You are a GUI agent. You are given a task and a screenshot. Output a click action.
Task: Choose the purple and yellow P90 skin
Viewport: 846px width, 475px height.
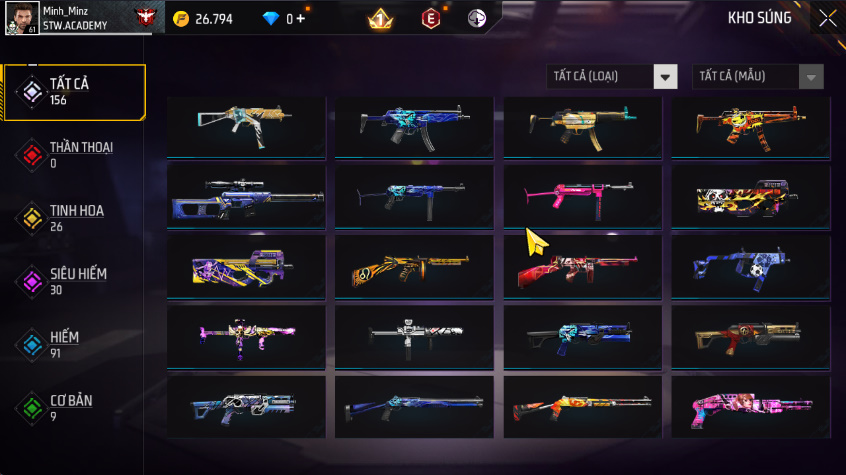(246, 266)
